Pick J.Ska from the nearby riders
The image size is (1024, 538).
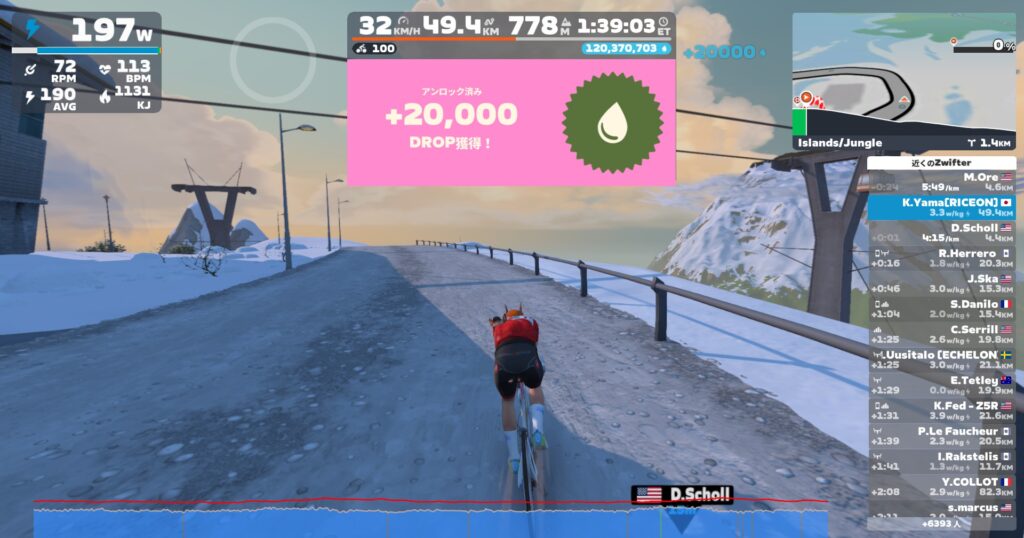pyautogui.click(x=942, y=283)
